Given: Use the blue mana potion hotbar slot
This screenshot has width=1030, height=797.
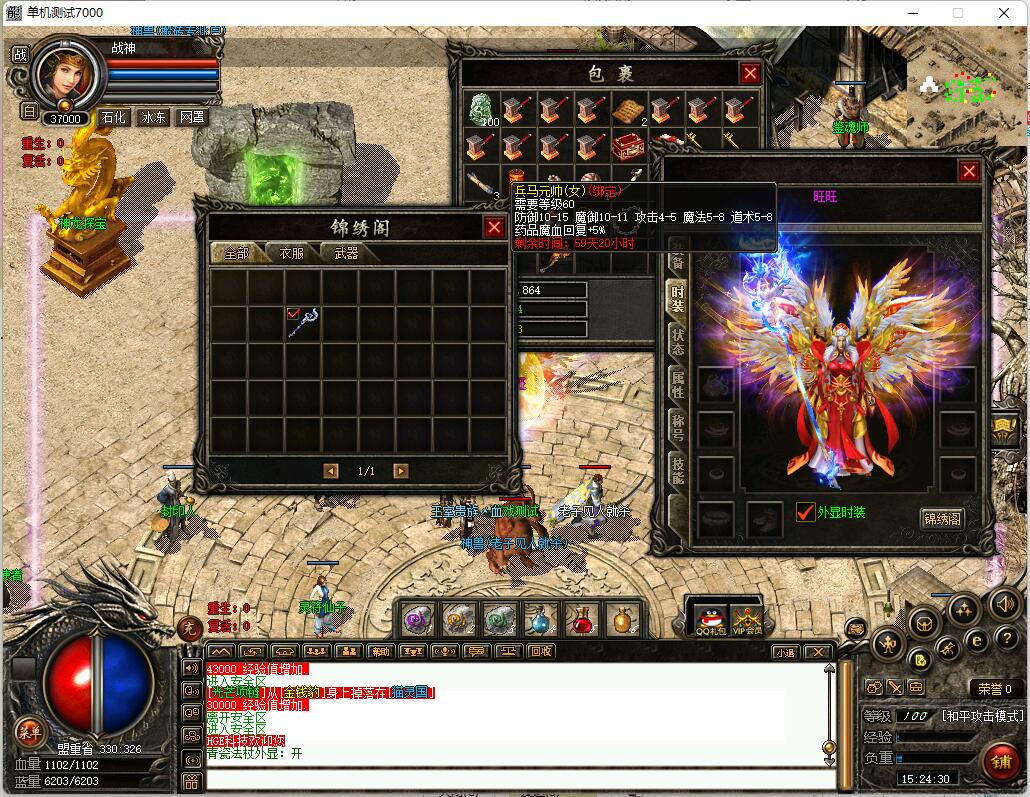Looking at the screenshot, I should click(x=541, y=620).
